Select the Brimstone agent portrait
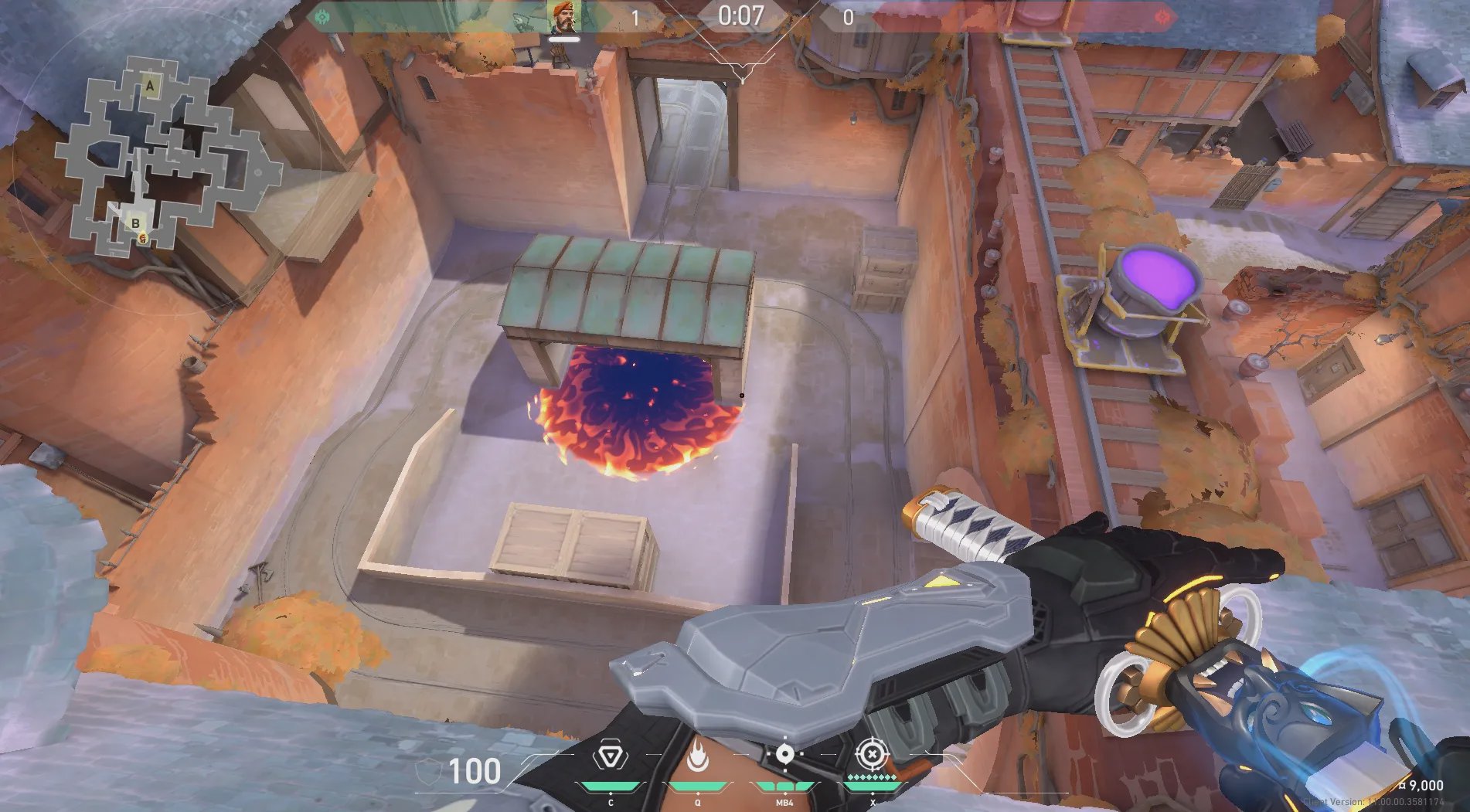This screenshot has height=812, width=1470. point(565,17)
